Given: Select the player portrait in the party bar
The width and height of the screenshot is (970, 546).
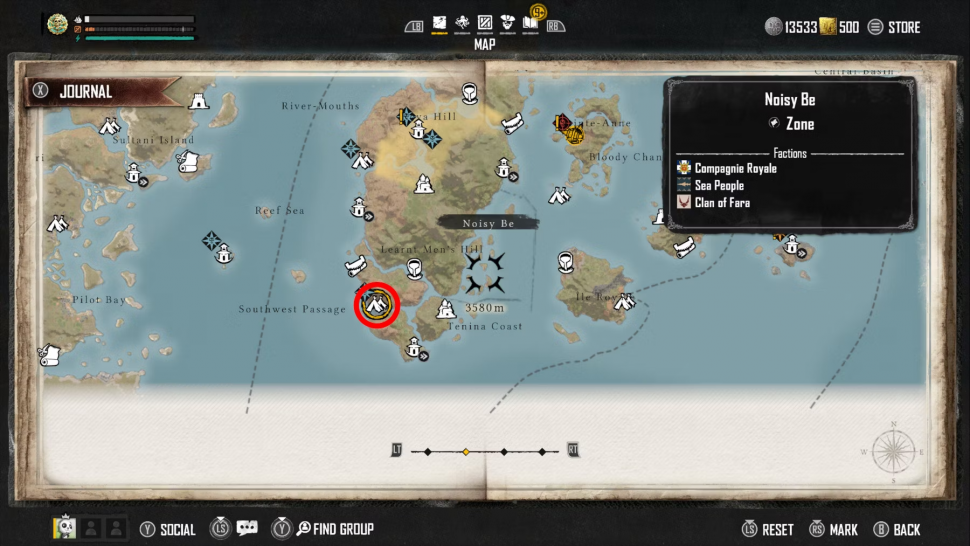Looking at the screenshot, I should click(63, 528).
